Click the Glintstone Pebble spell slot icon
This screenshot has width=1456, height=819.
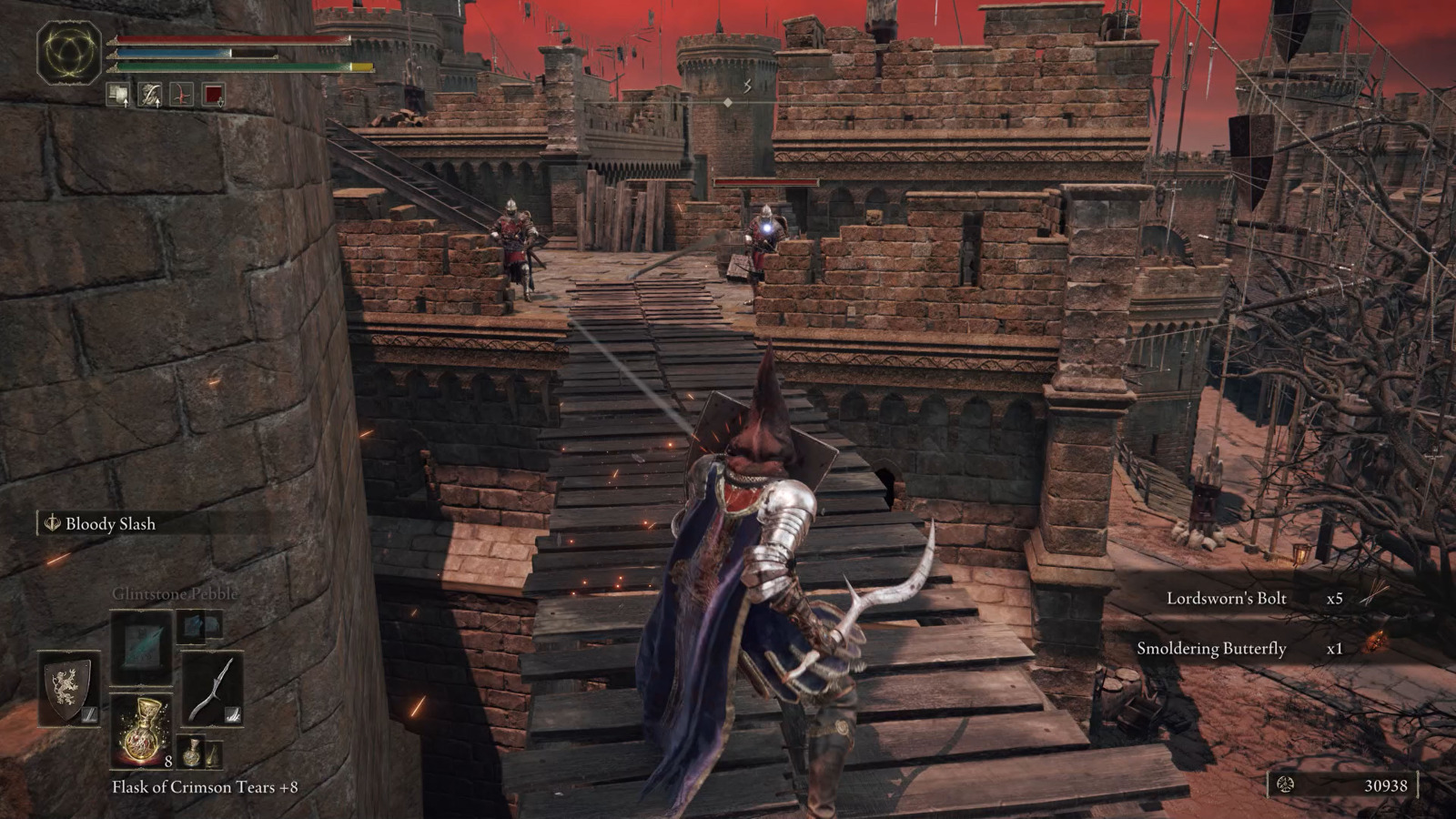pos(141,646)
